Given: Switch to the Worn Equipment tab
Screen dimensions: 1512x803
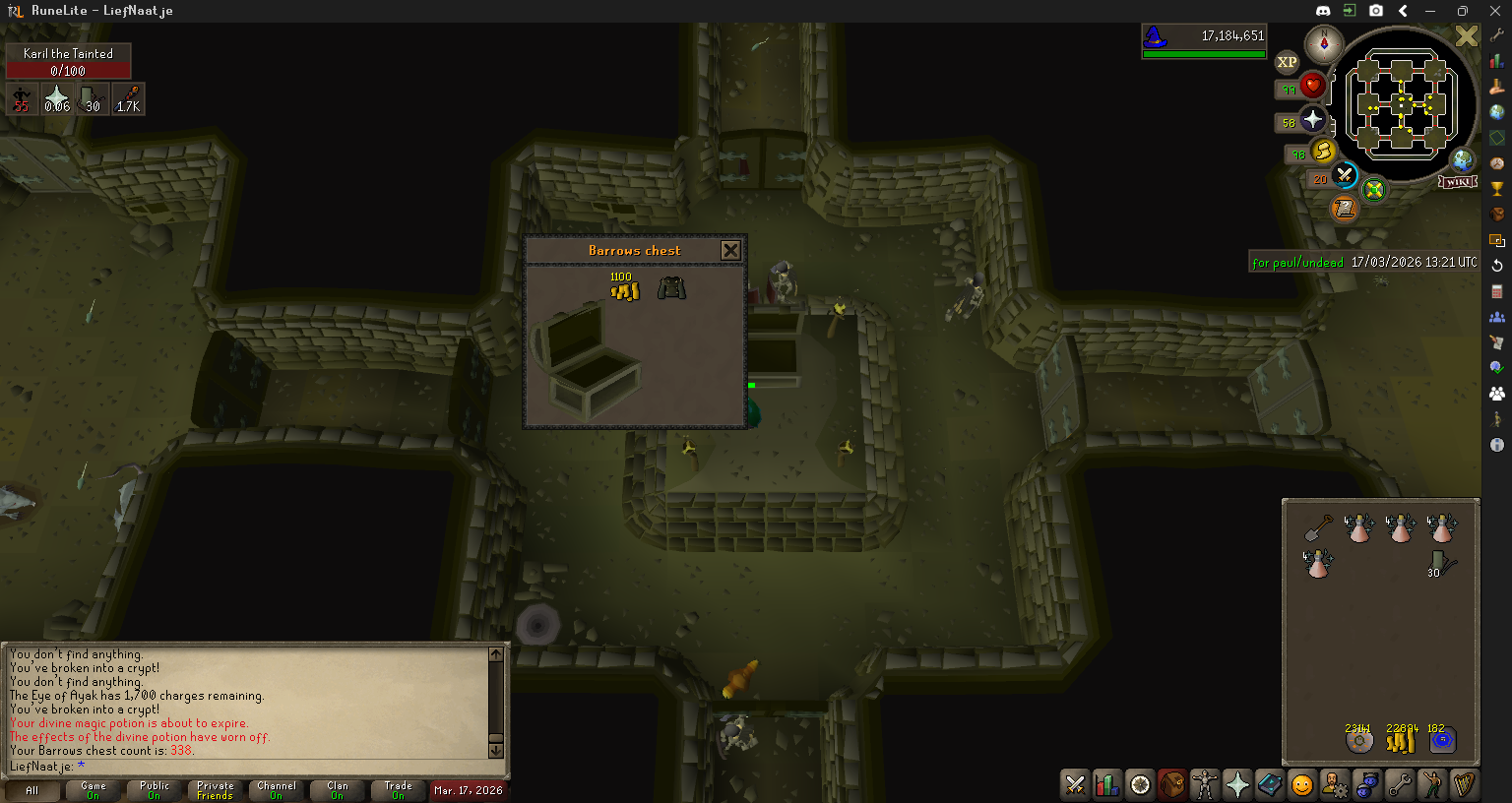Looking at the screenshot, I should [x=1205, y=784].
